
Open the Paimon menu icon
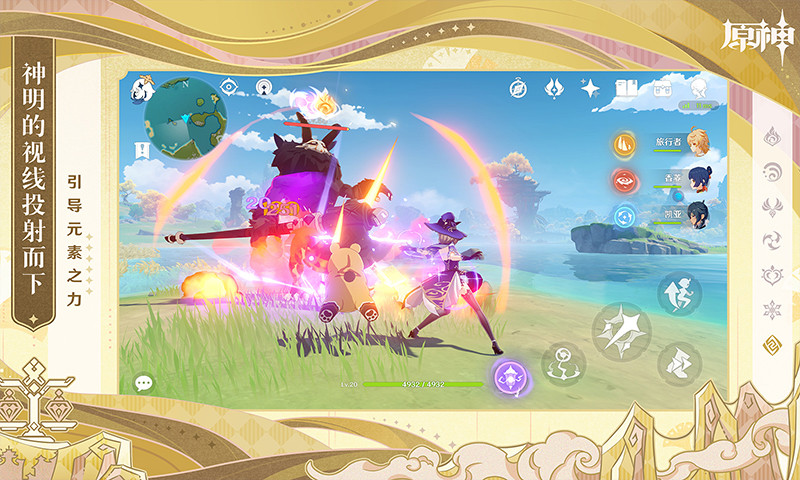[140, 88]
